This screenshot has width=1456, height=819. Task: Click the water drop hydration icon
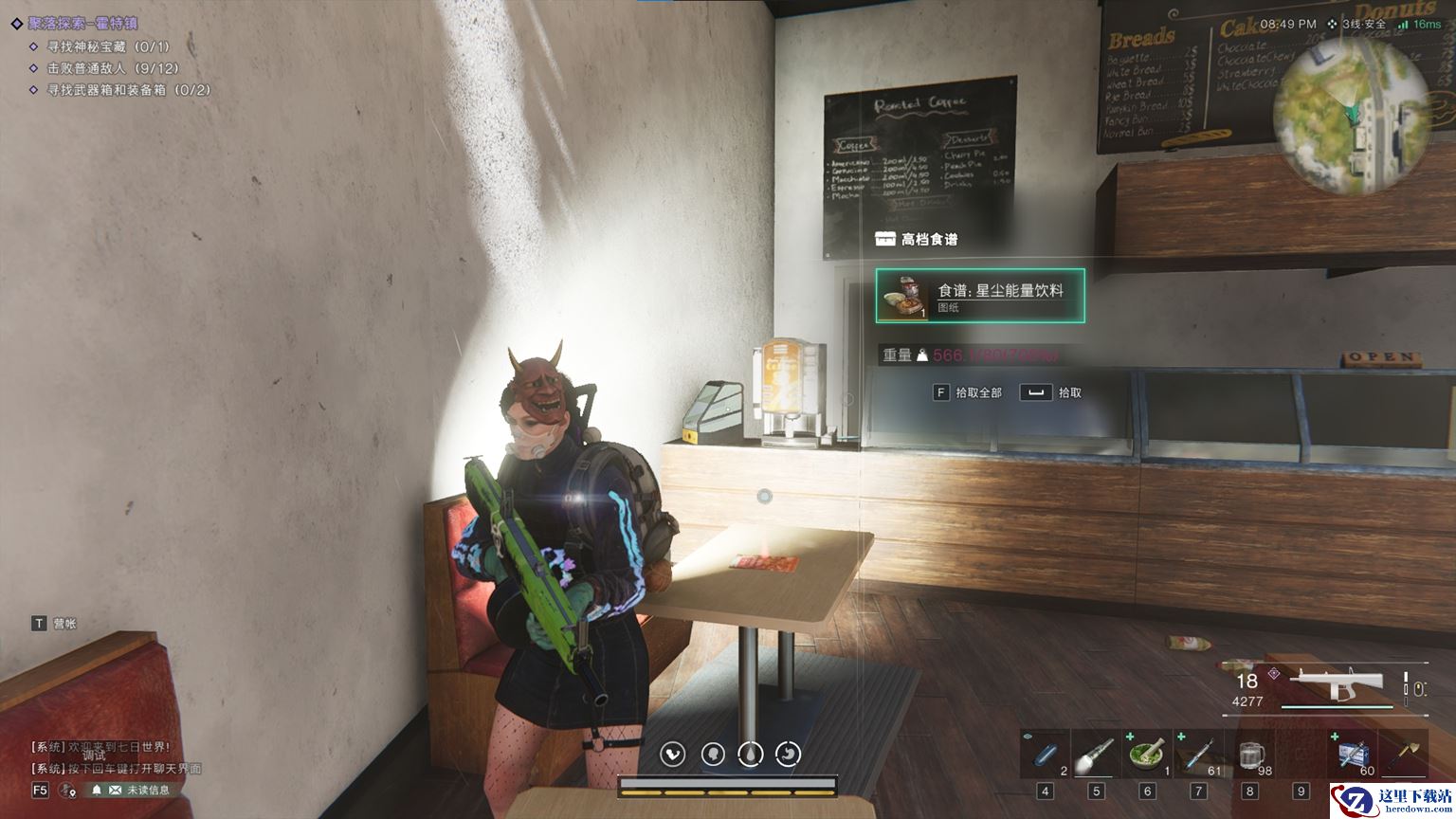tap(751, 755)
